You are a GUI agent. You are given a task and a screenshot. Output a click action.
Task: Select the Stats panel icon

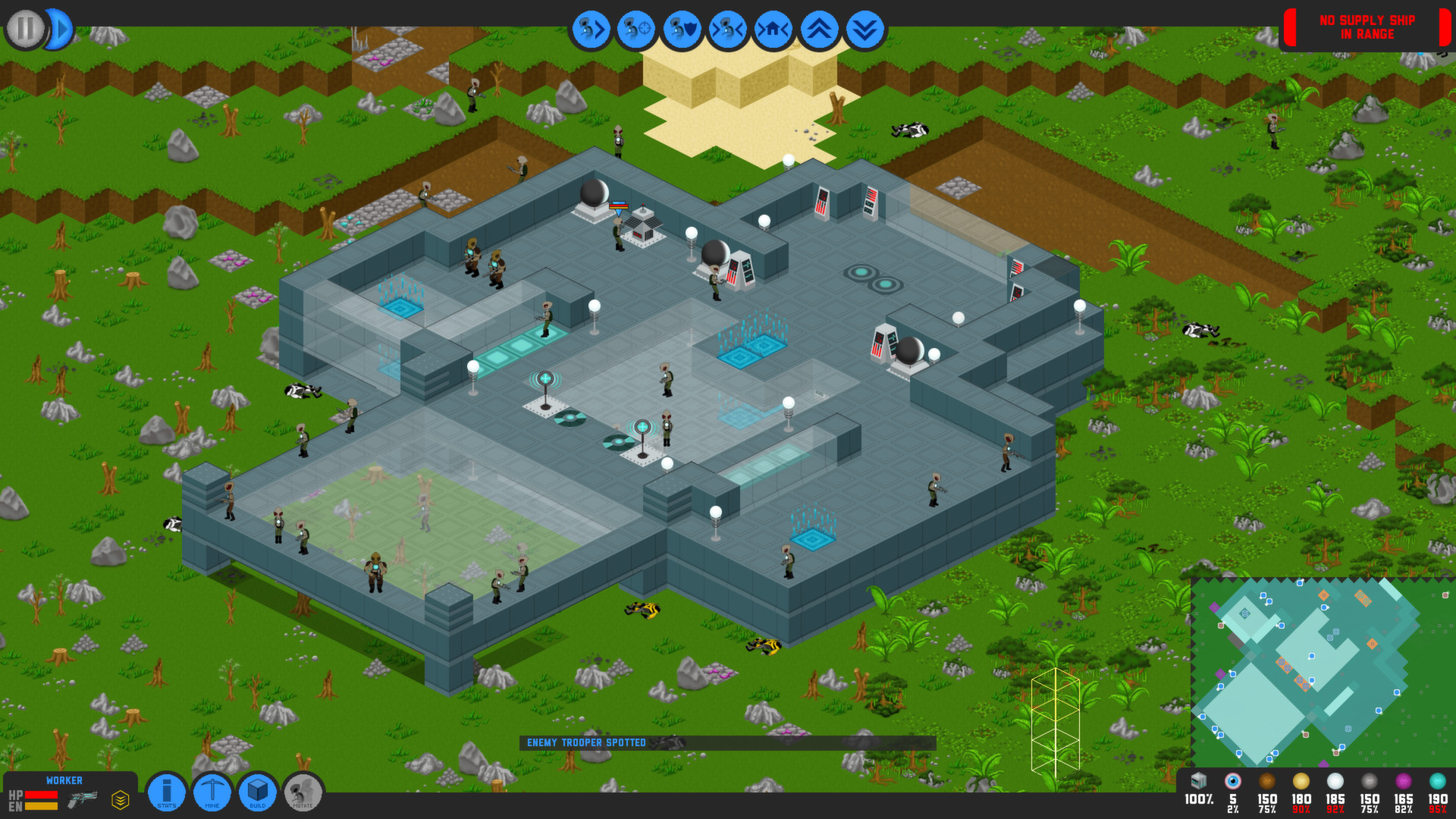(166, 792)
